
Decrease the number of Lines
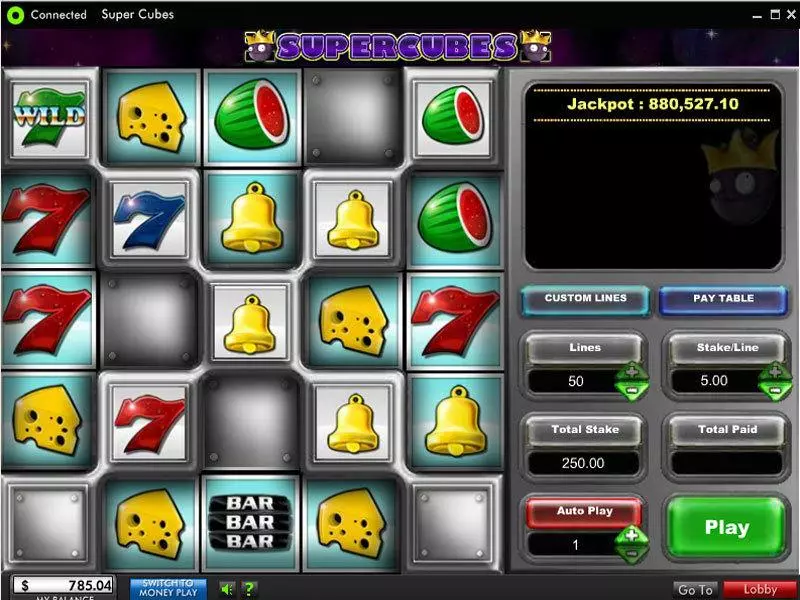pos(632,389)
